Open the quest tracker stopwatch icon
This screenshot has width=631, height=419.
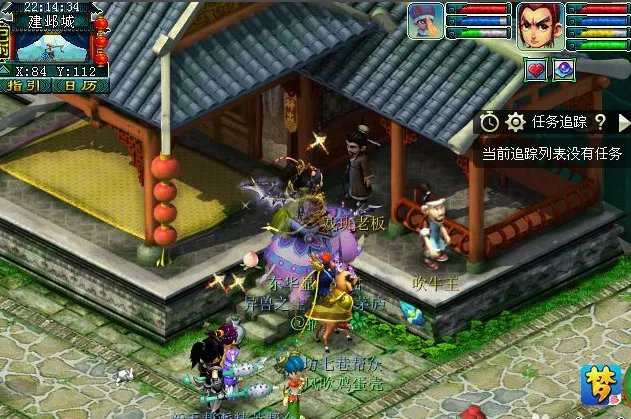point(489,121)
